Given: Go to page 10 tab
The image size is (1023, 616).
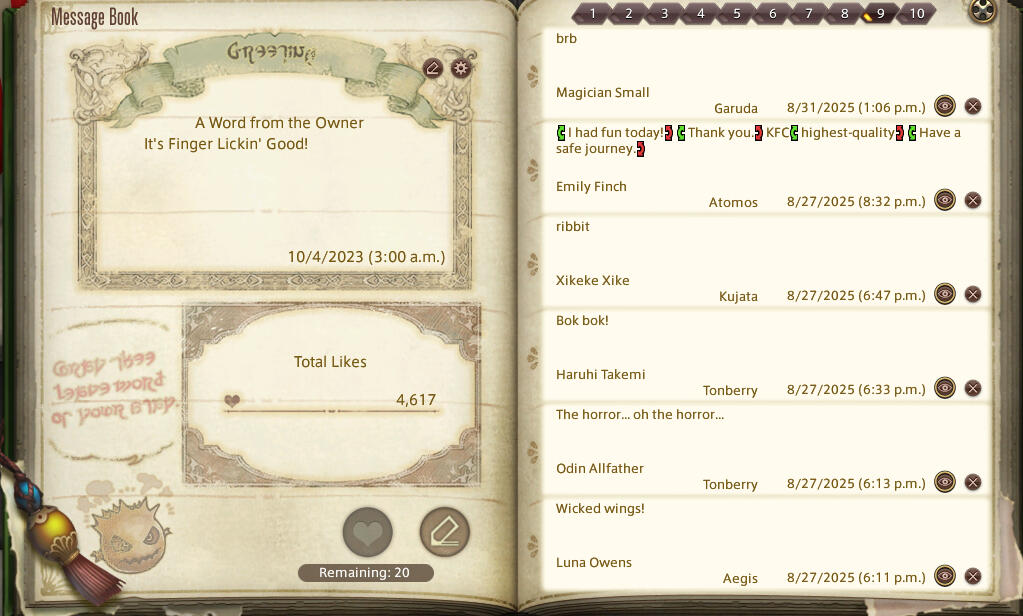Looking at the screenshot, I should tap(916, 14).
